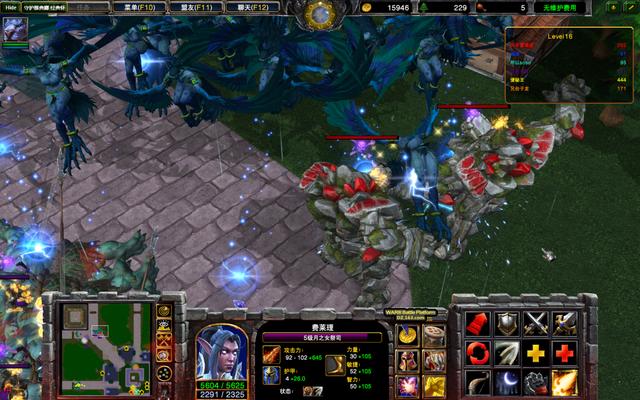
Task: Use the red circular arrow ability
Action: pos(478,352)
